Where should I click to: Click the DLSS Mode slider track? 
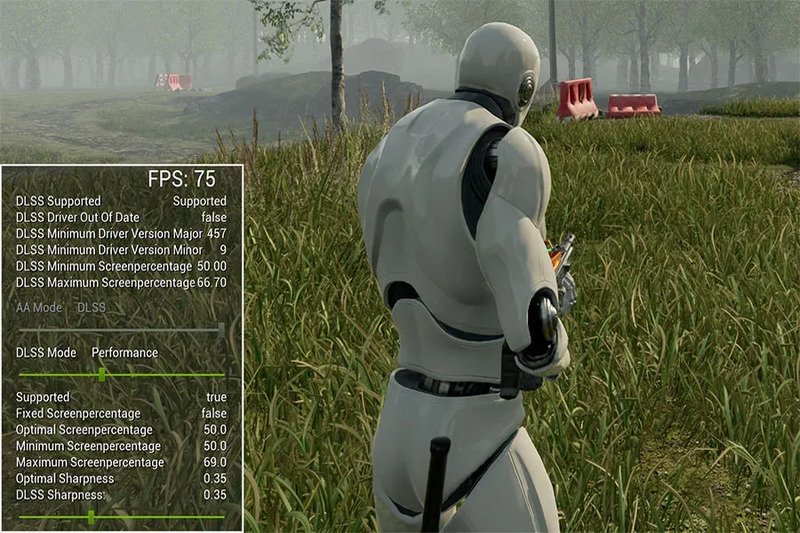tap(120, 374)
